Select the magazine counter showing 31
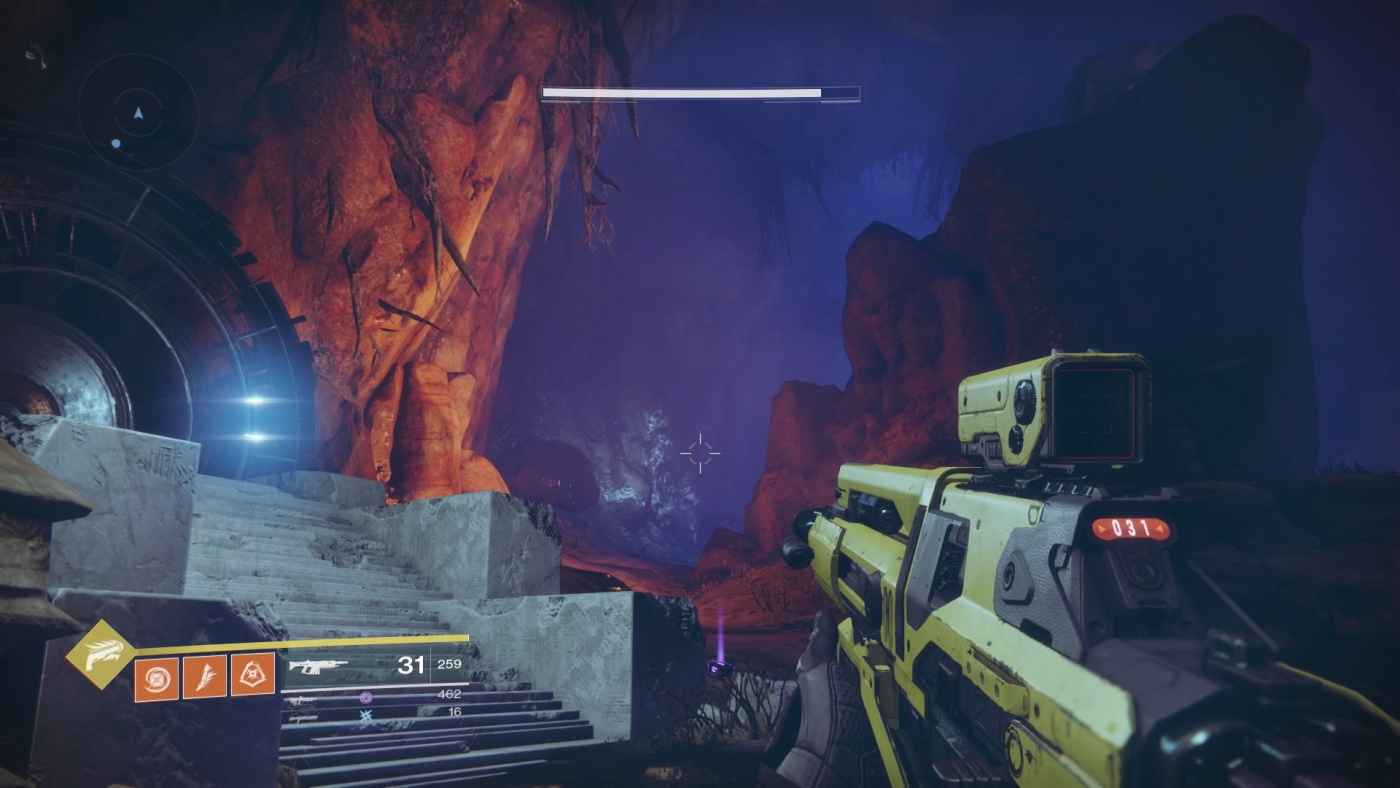The image size is (1400, 788). (412, 664)
